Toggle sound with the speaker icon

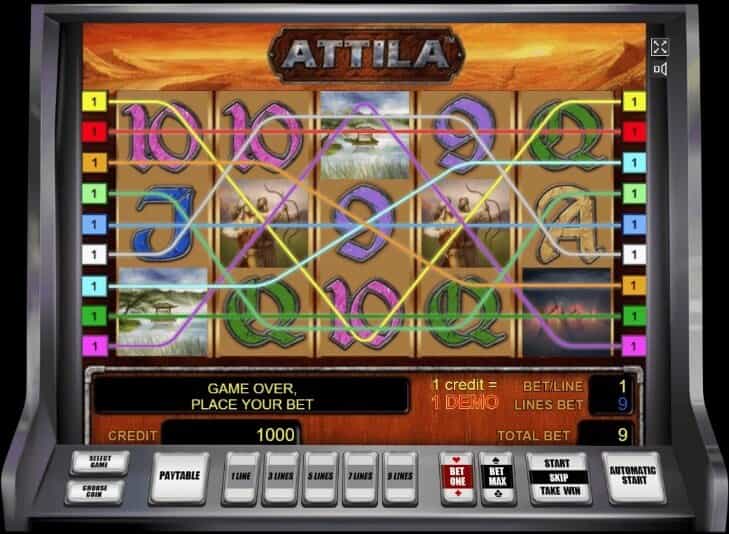coord(660,69)
